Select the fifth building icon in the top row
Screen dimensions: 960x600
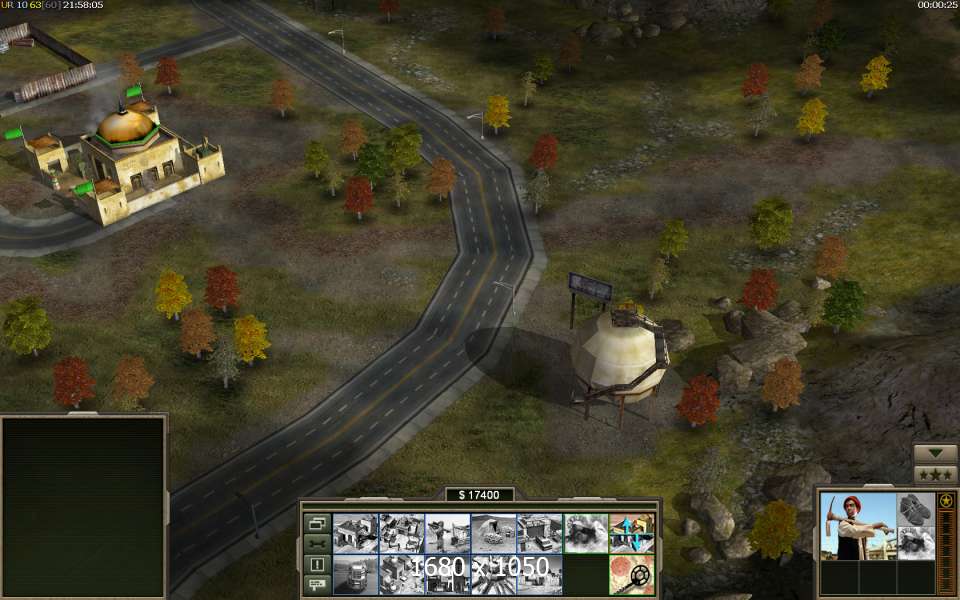(540, 533)
